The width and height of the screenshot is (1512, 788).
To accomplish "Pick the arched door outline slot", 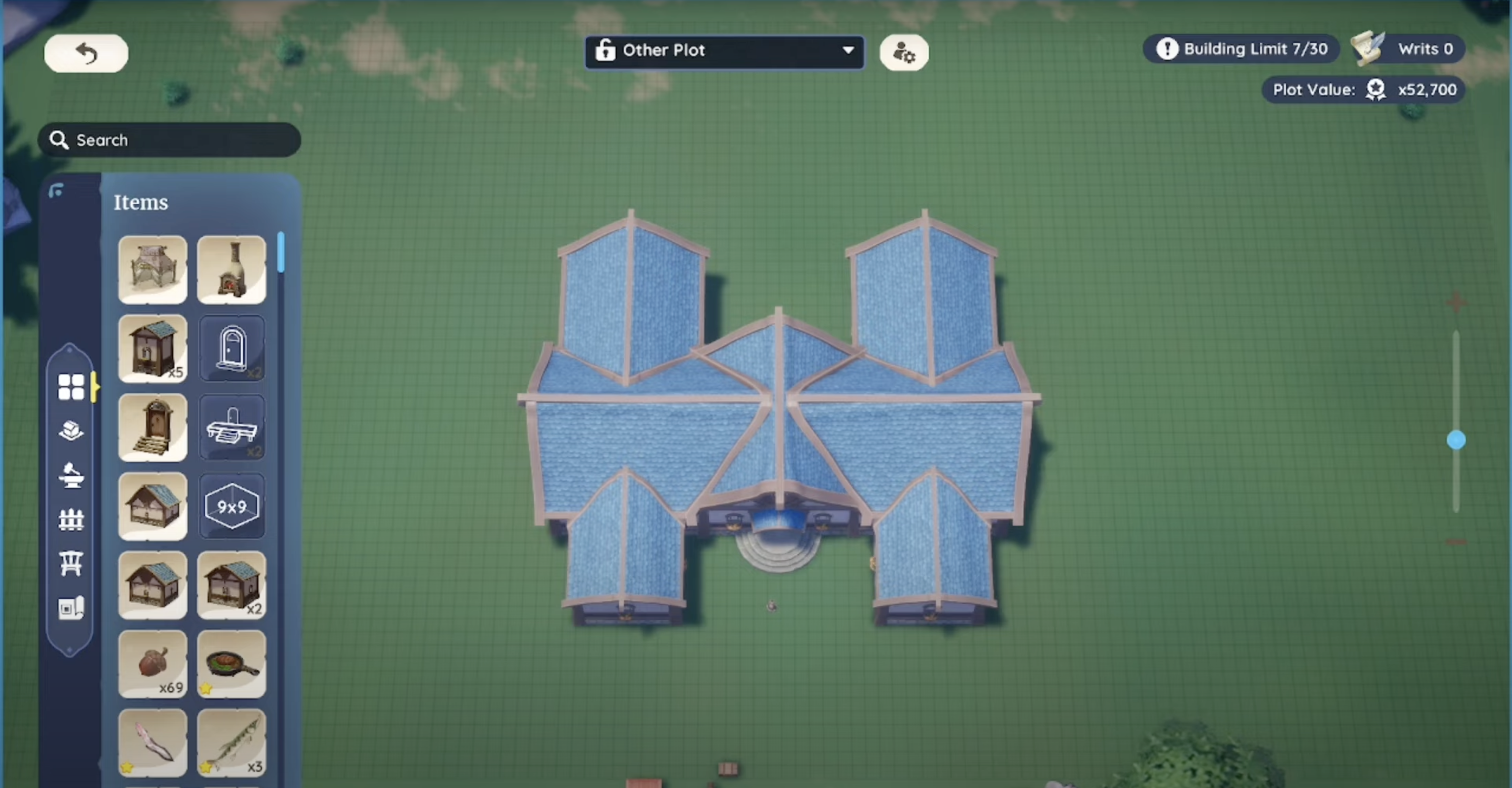I will click(x=232, y=348).
